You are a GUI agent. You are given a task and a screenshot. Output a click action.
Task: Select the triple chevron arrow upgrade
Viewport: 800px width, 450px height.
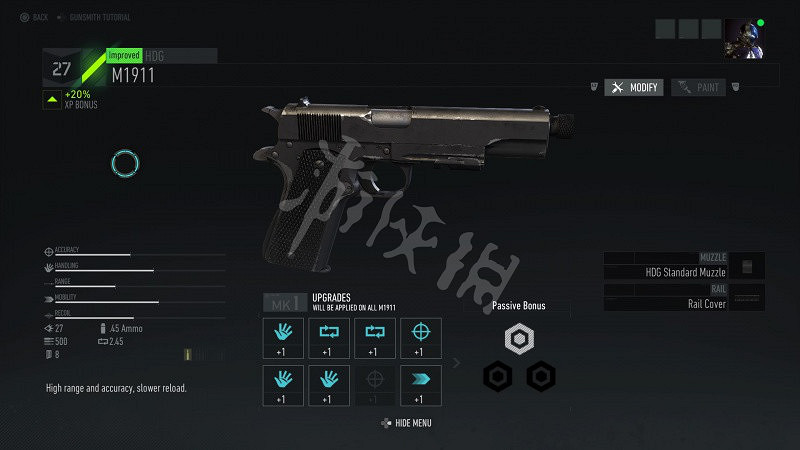click(420, 385)
